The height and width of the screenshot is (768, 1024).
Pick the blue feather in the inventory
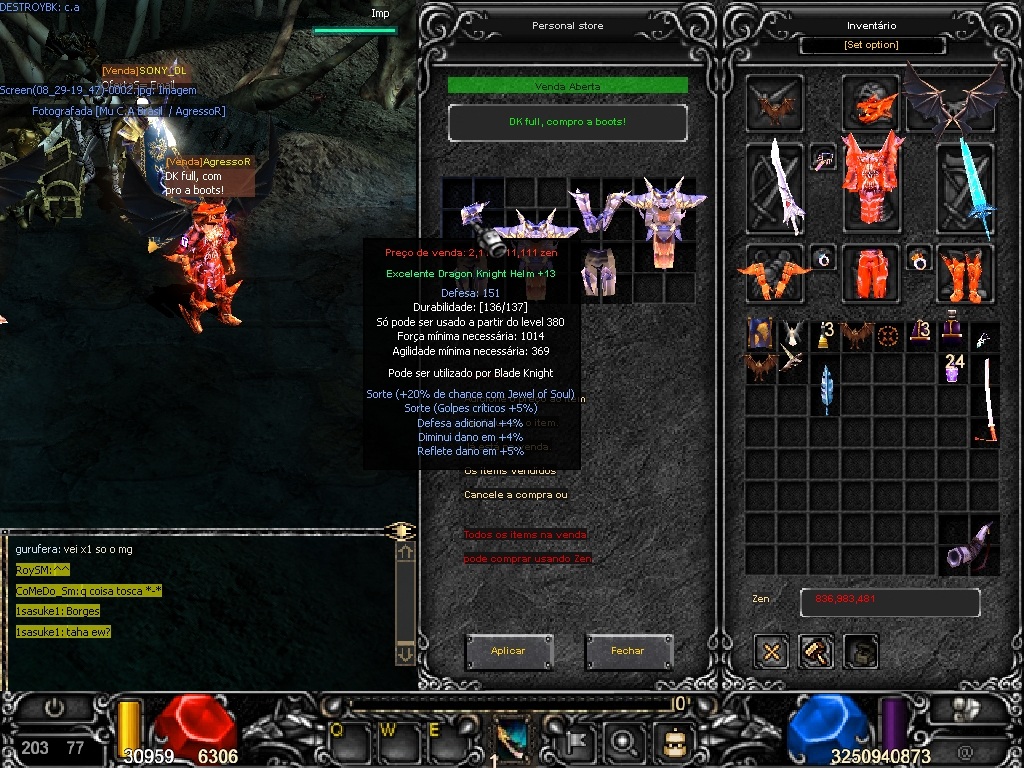(x=825, y=388)
